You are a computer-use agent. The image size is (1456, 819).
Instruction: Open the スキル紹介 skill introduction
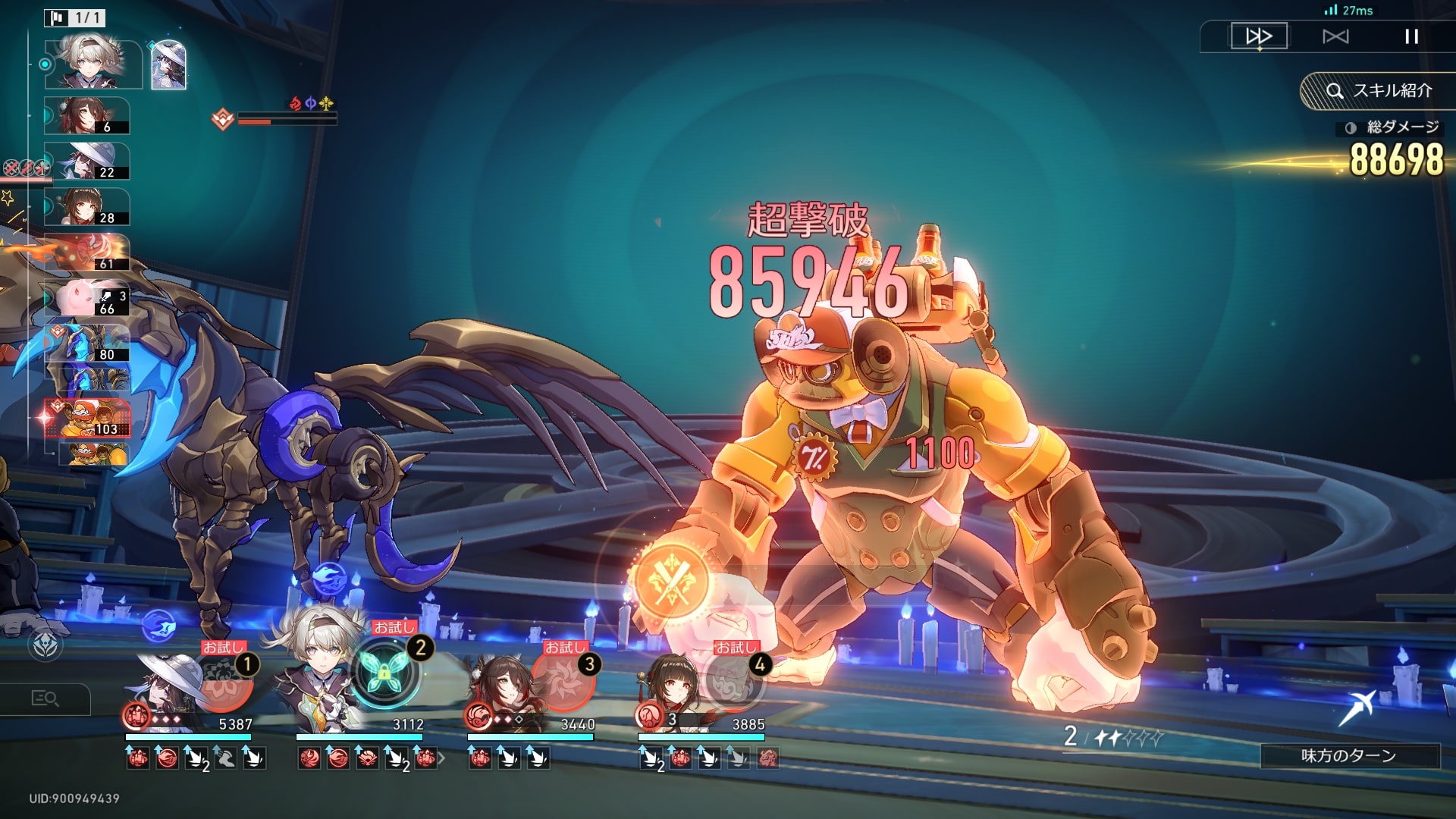pos(1379,91)
